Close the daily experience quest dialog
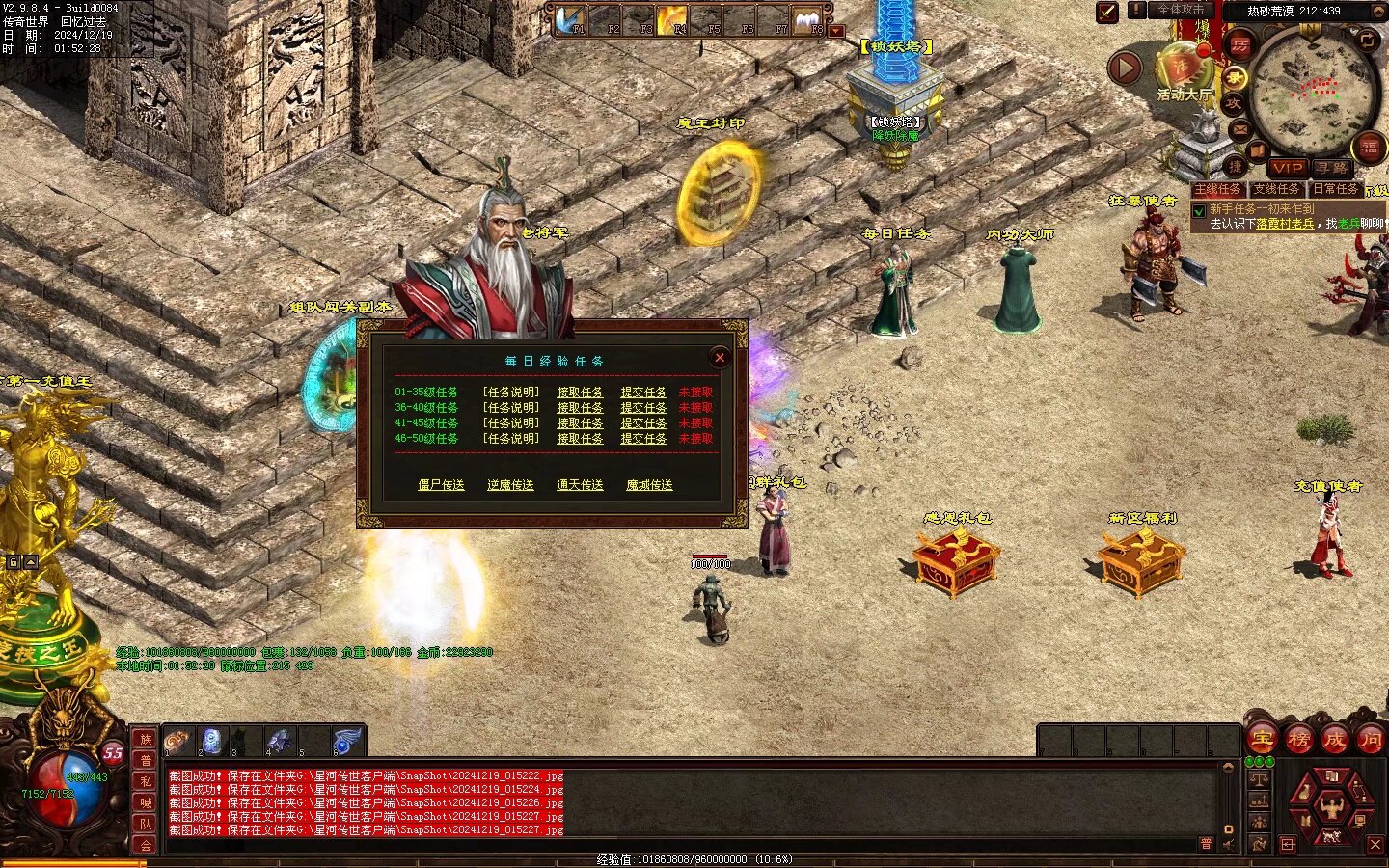 point(719,358)
